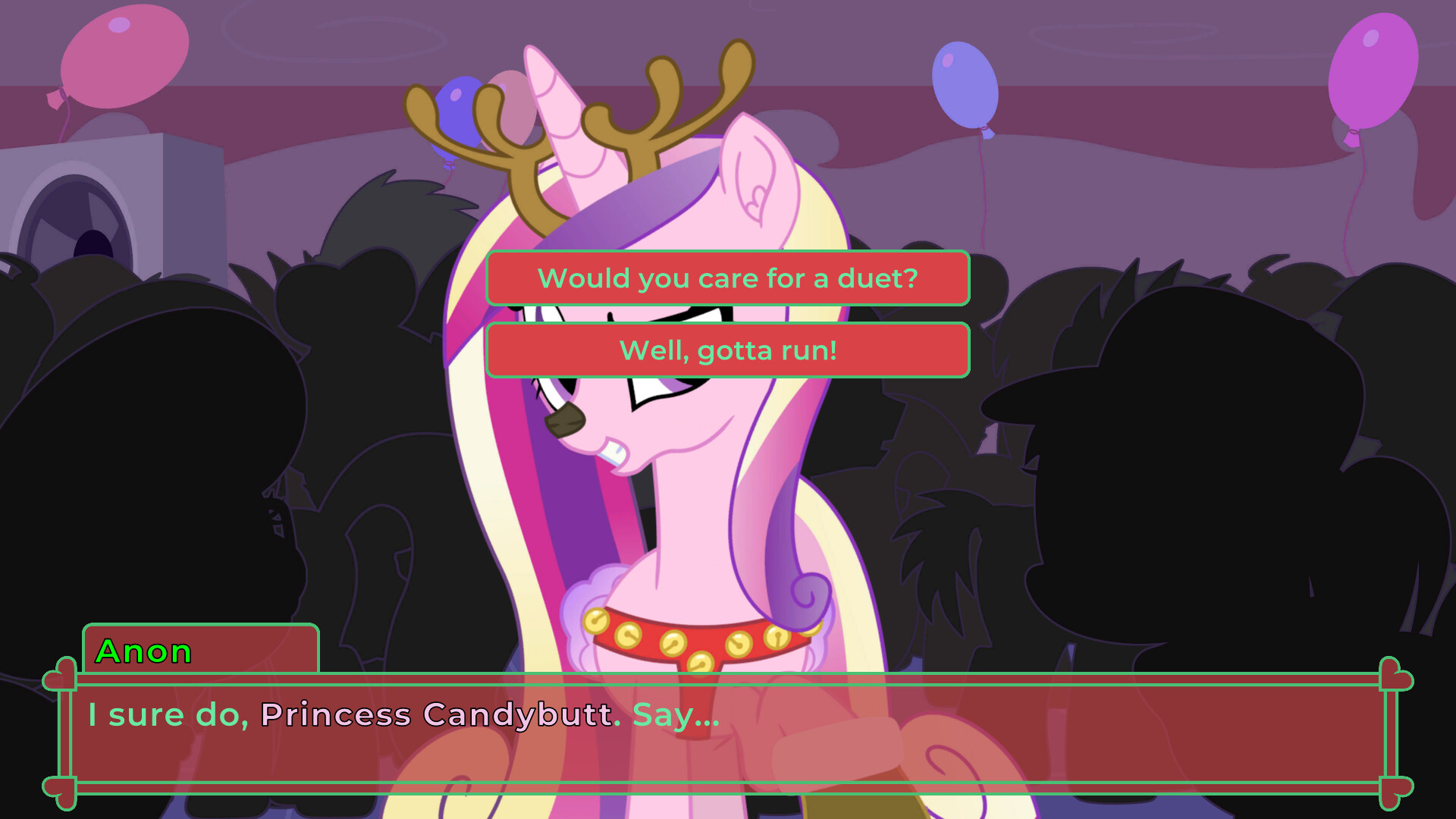Click the word "Candybutt" in the dialogue
The image size is (1456, 819).
[x=516, y=714]
